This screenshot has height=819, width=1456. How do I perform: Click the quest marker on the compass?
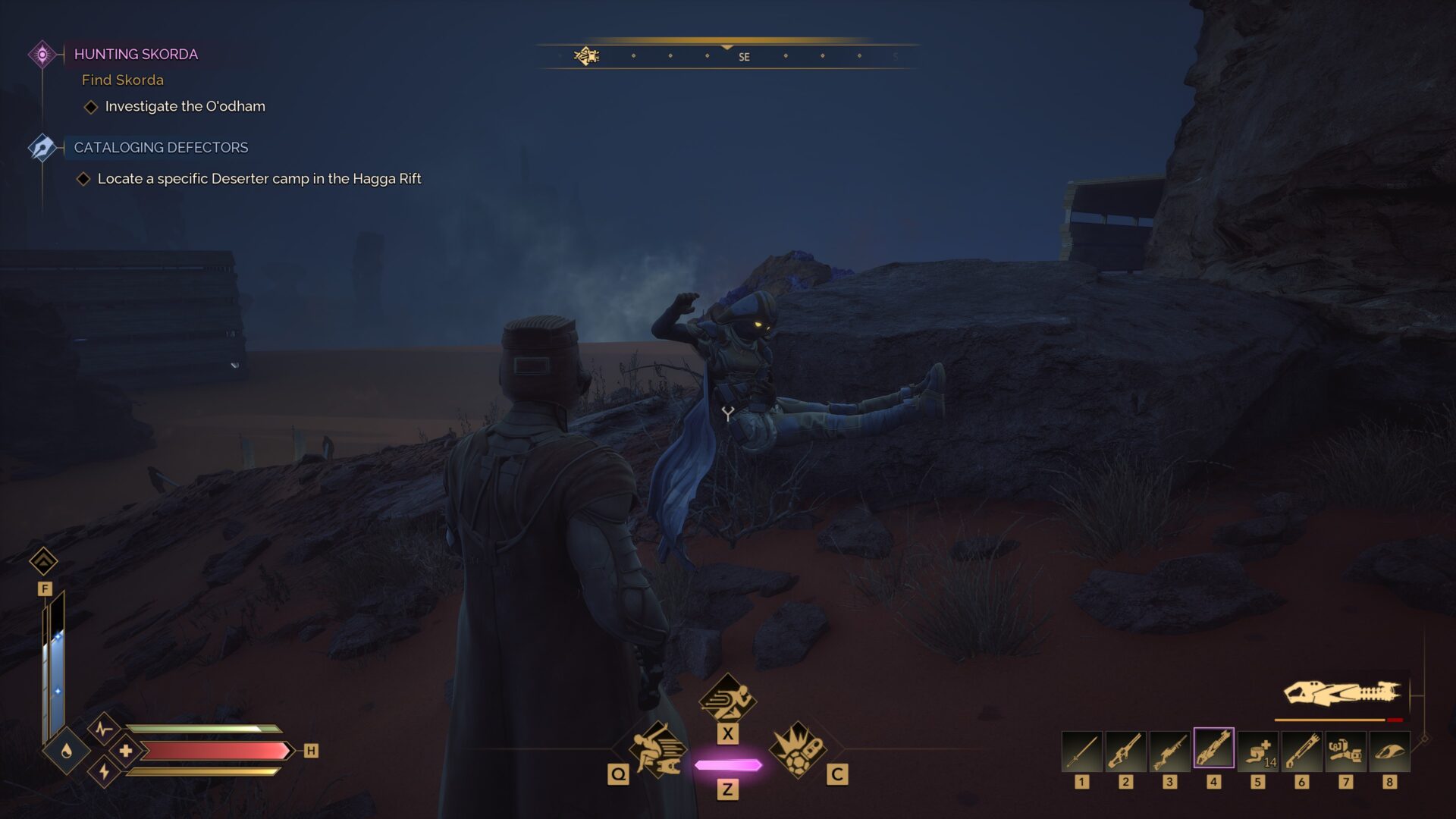coord(586,56)
